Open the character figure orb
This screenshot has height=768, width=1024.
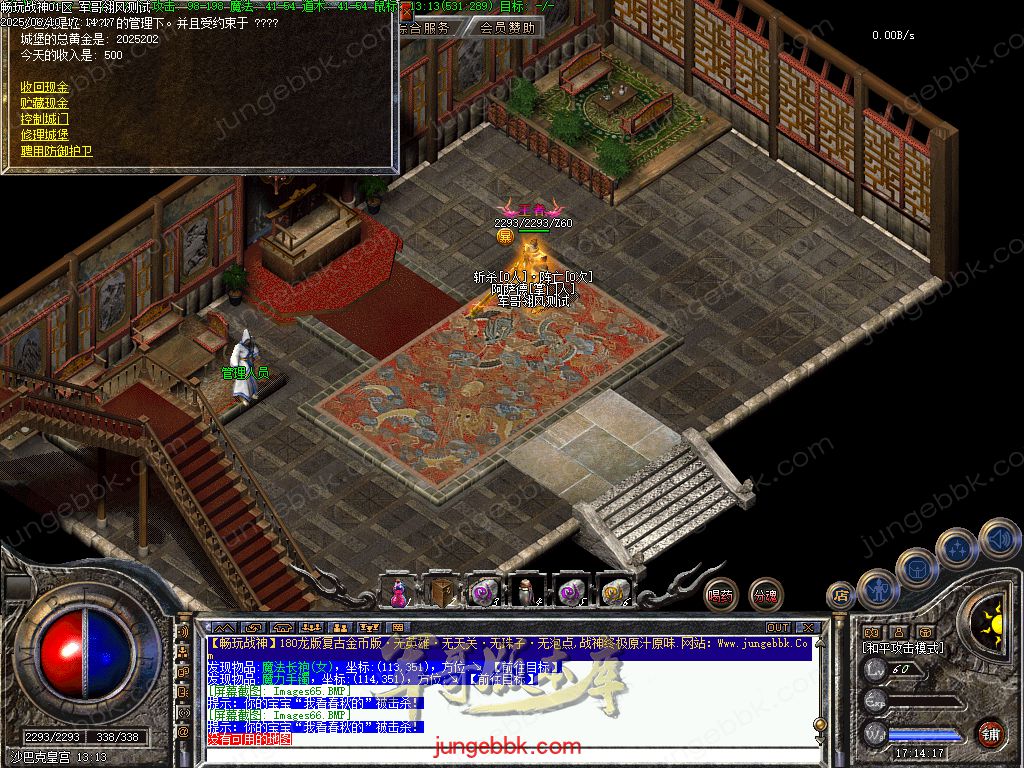pos(878,589)
